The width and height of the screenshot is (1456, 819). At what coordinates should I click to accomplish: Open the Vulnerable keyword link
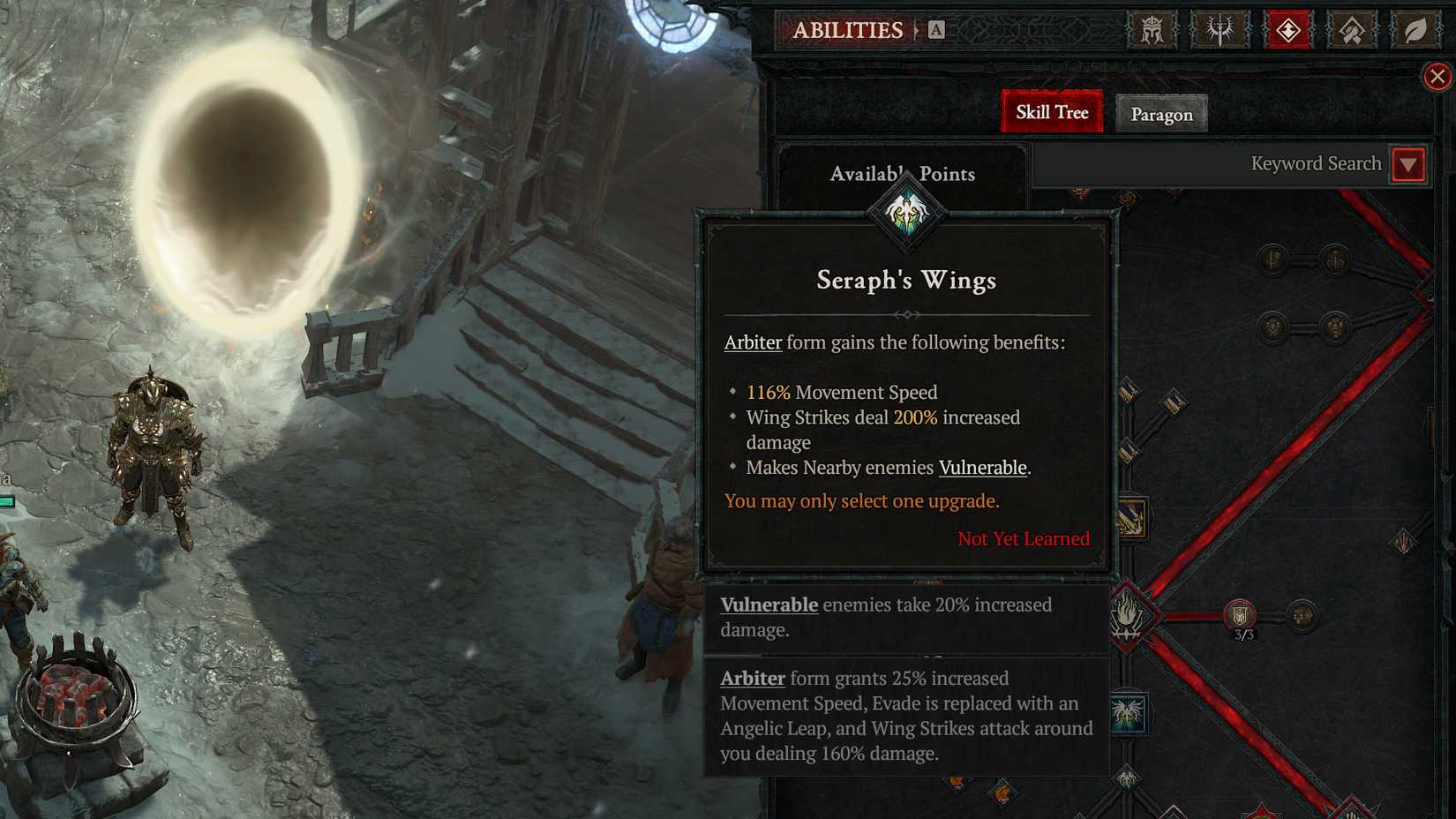coord(982,468)
